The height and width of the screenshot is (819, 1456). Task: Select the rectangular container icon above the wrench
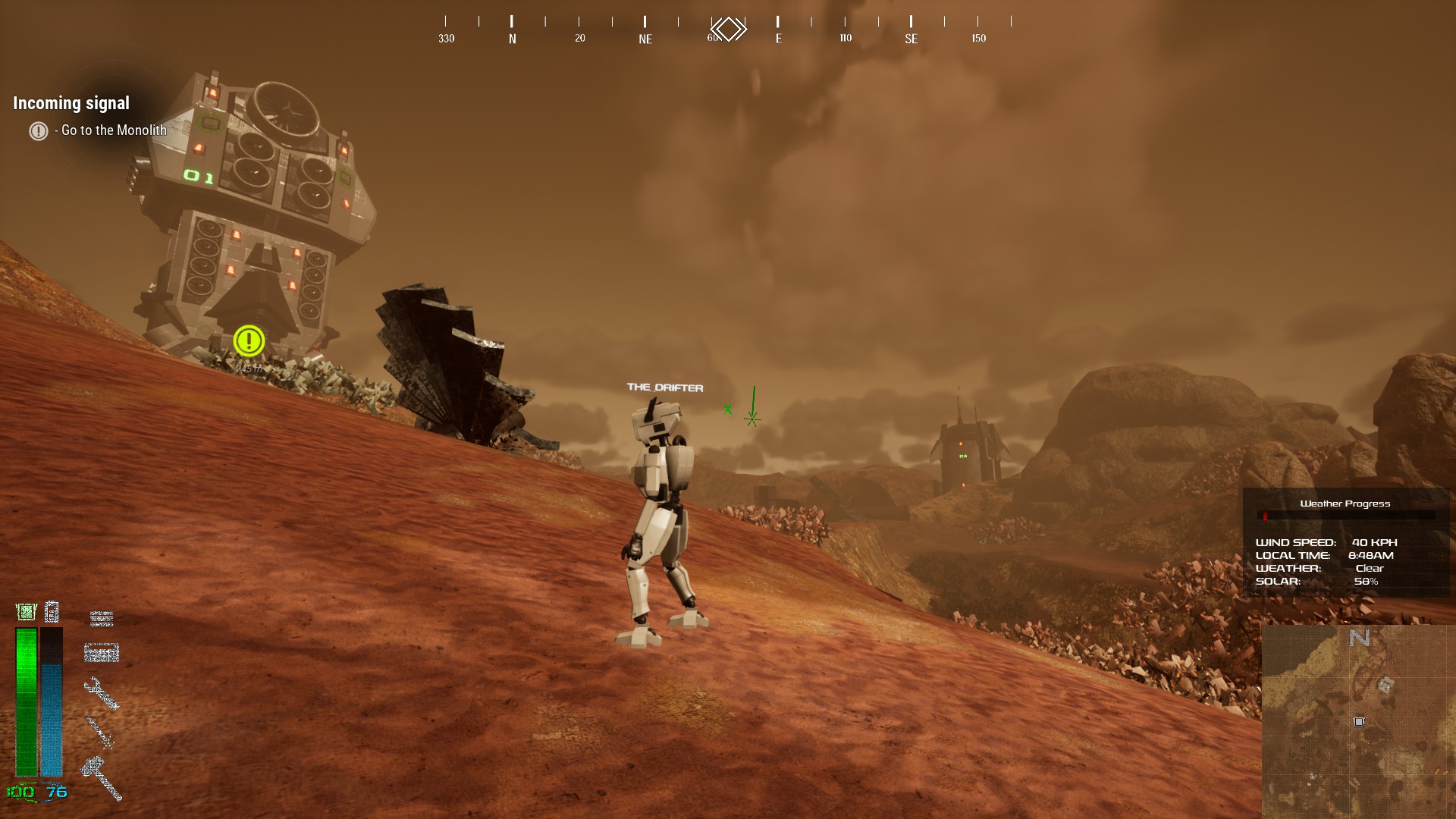(x=102, y=652)
